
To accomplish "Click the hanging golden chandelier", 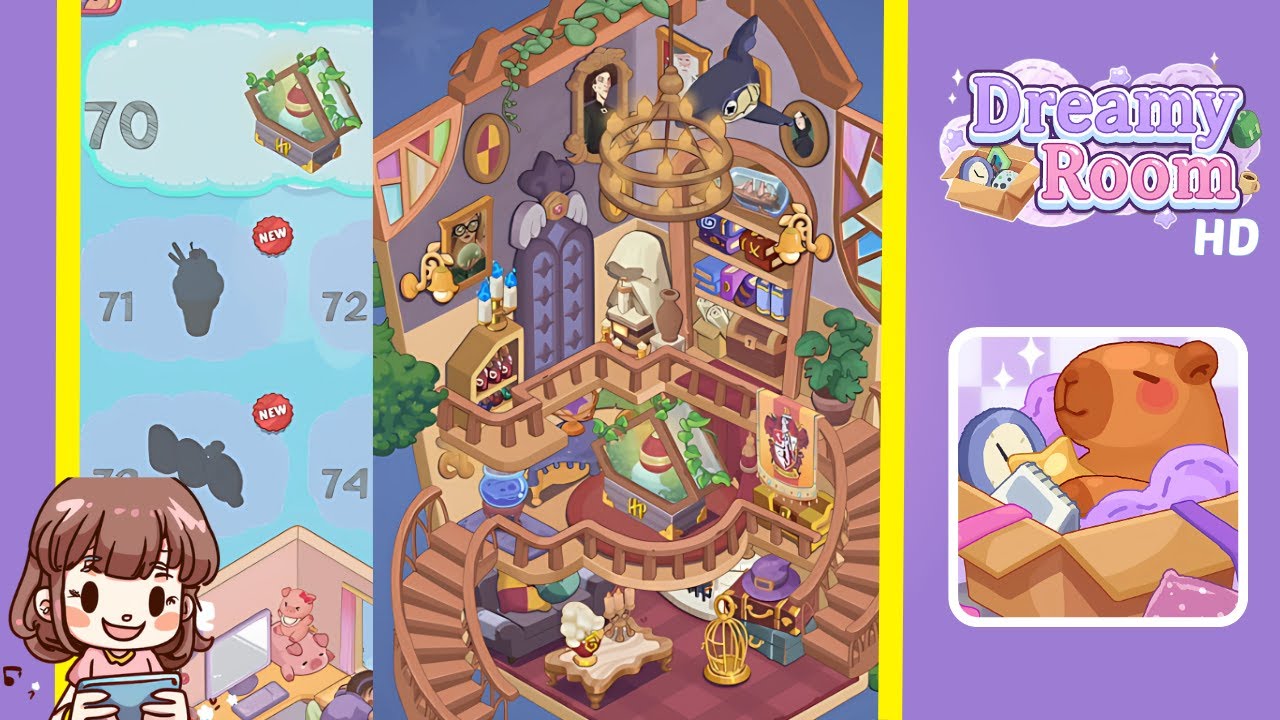I will point(665,160).
